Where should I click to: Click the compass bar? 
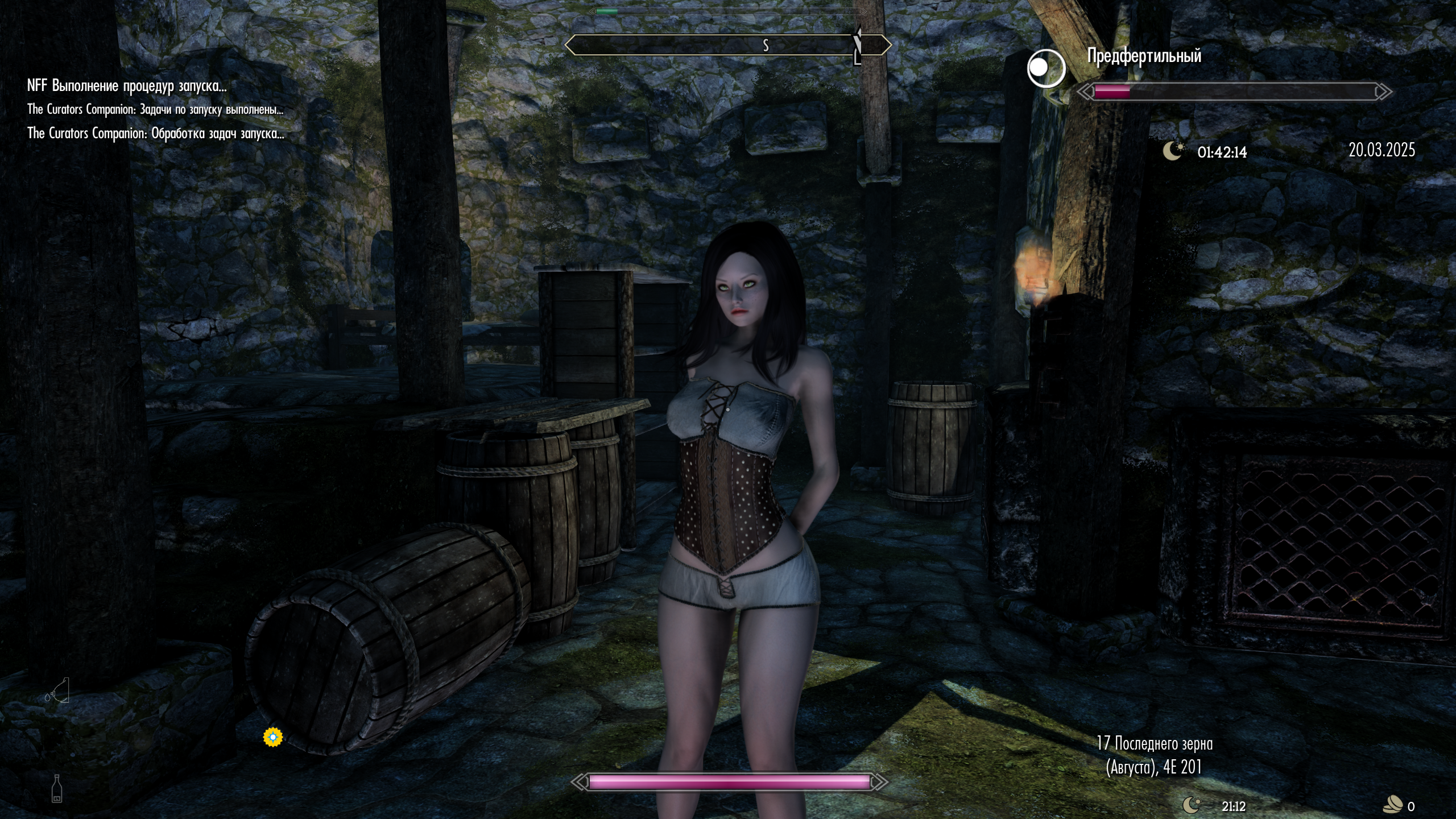(728, 45)
